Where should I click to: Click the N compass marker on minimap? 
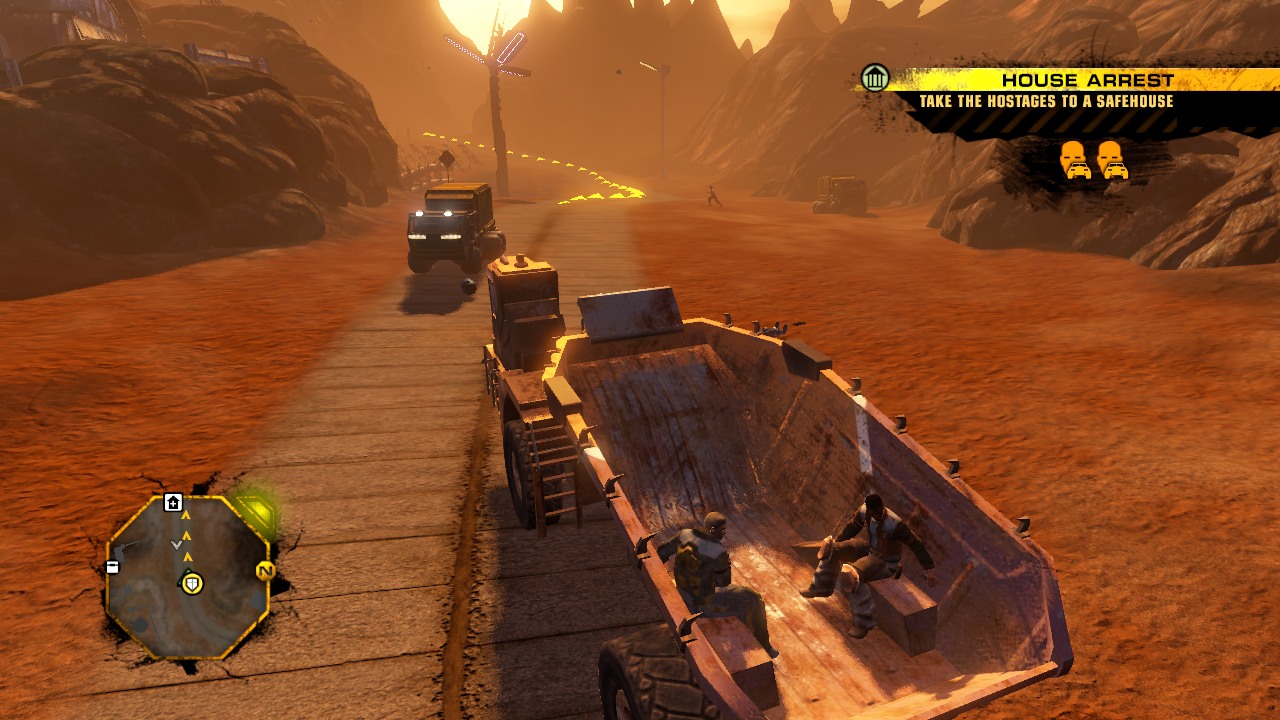coord(265,571)
